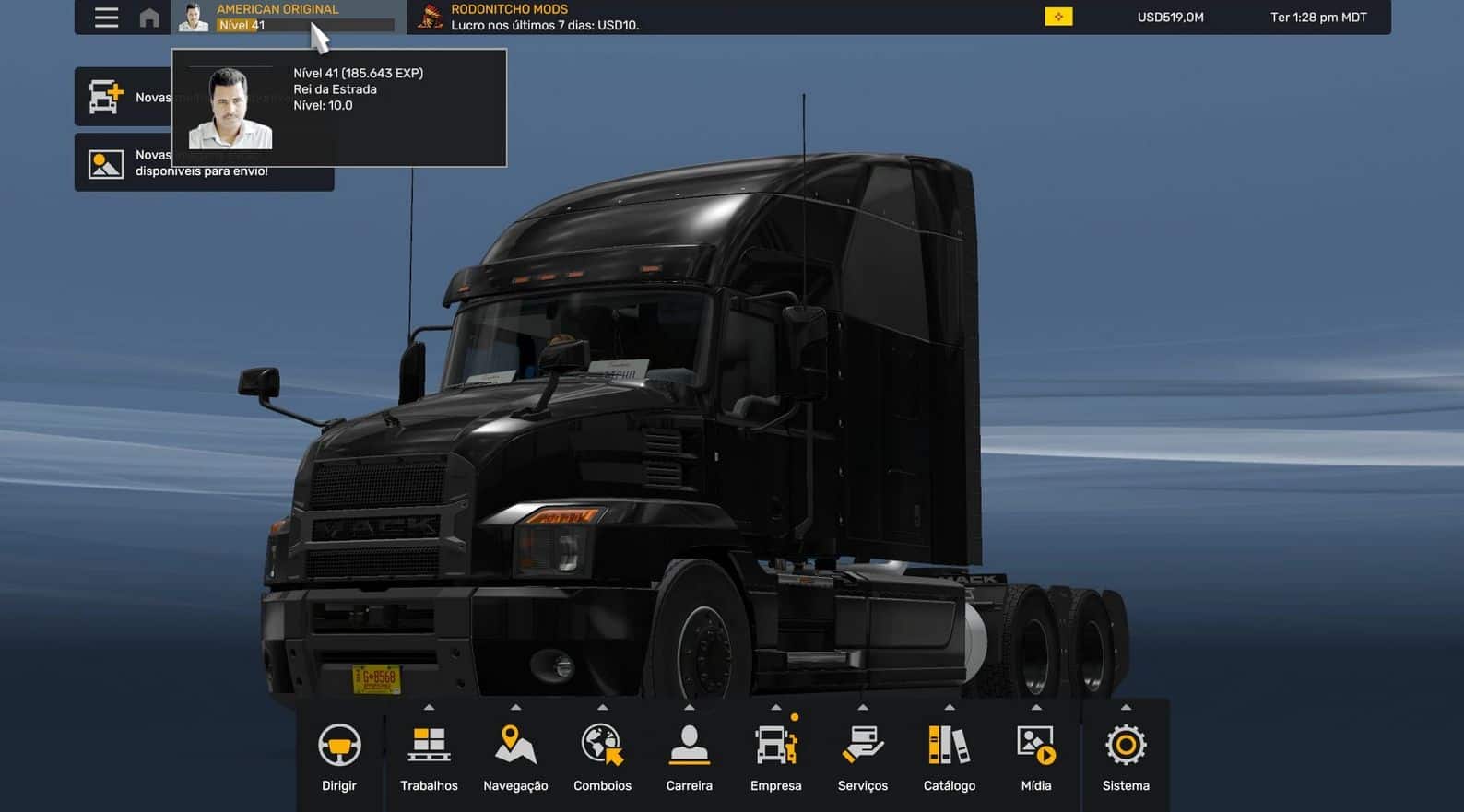Click the New Mexico flag icon
This screenshot has width=1464, height=812.
pyautogui.click(x=1057, y=16)
